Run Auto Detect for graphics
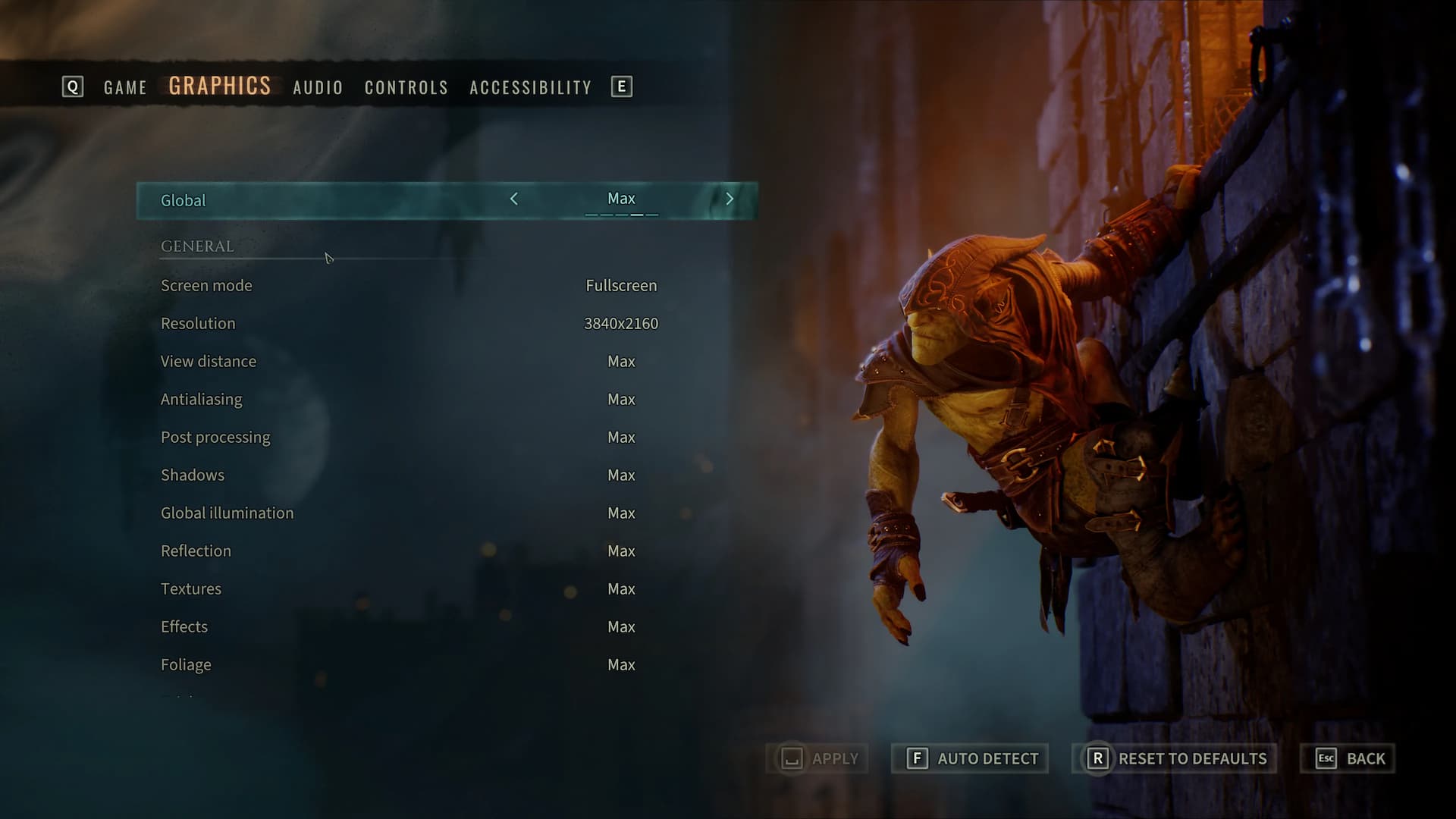Viewport: 1456px width, 819px height. (970, 758)
